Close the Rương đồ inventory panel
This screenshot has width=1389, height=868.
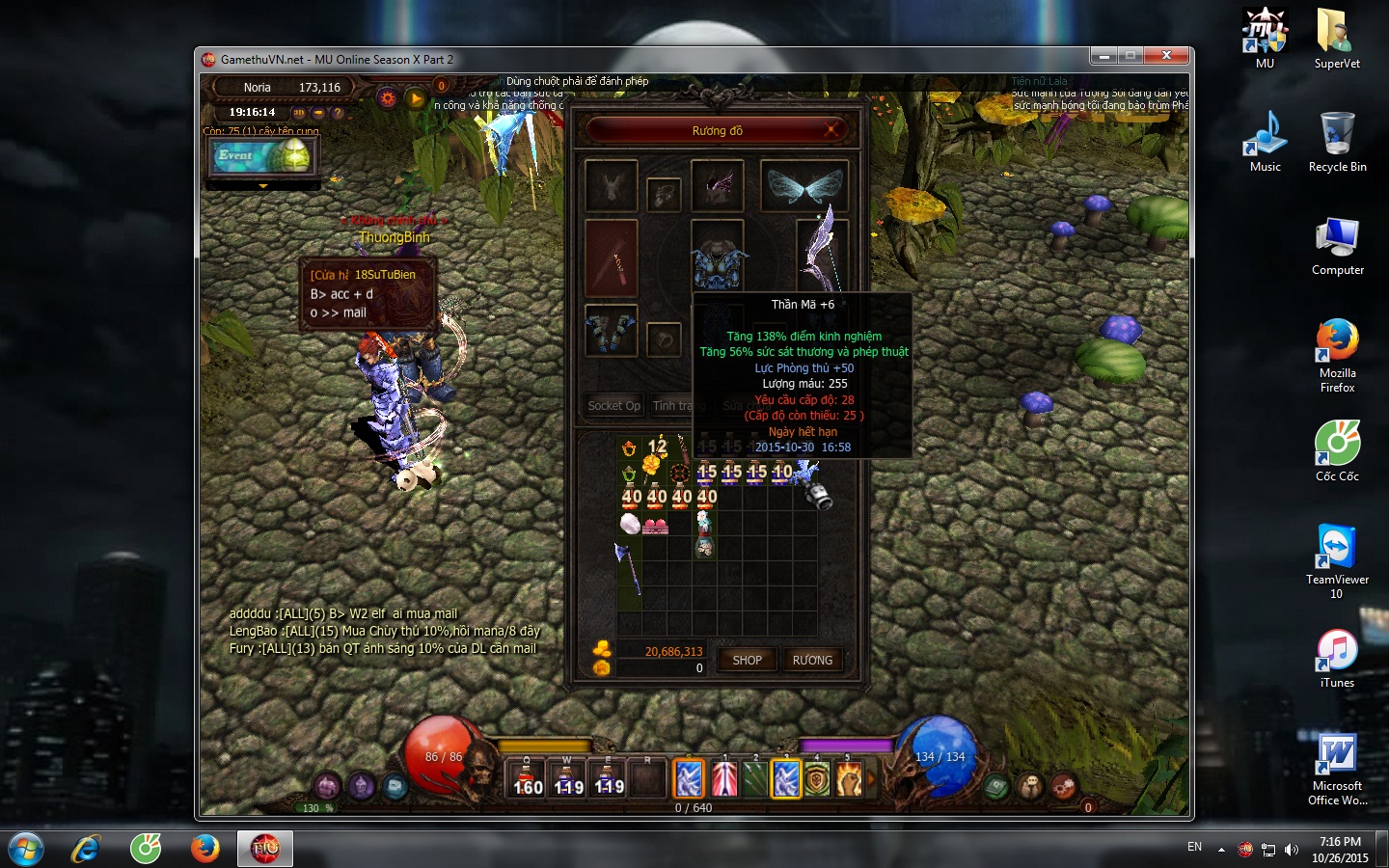coord(831,130)
